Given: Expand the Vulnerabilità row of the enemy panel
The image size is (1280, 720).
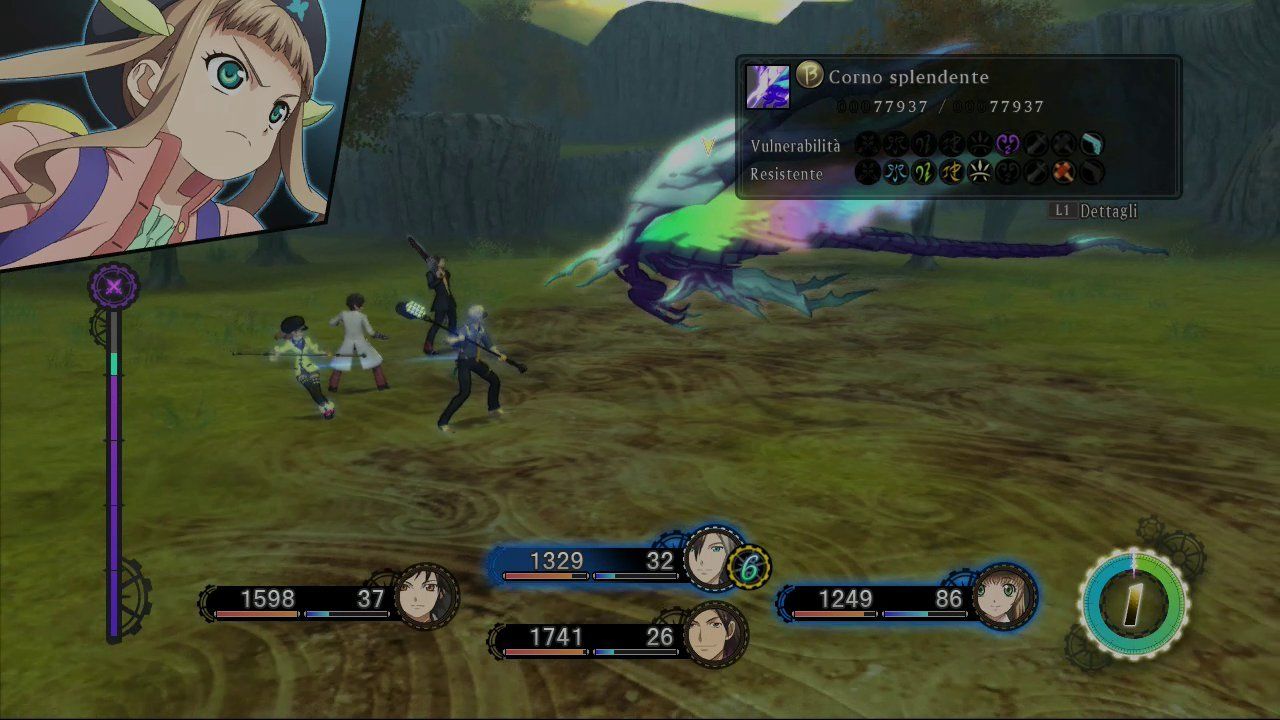Looking at the screenshot, I should (x=794, y=144).
